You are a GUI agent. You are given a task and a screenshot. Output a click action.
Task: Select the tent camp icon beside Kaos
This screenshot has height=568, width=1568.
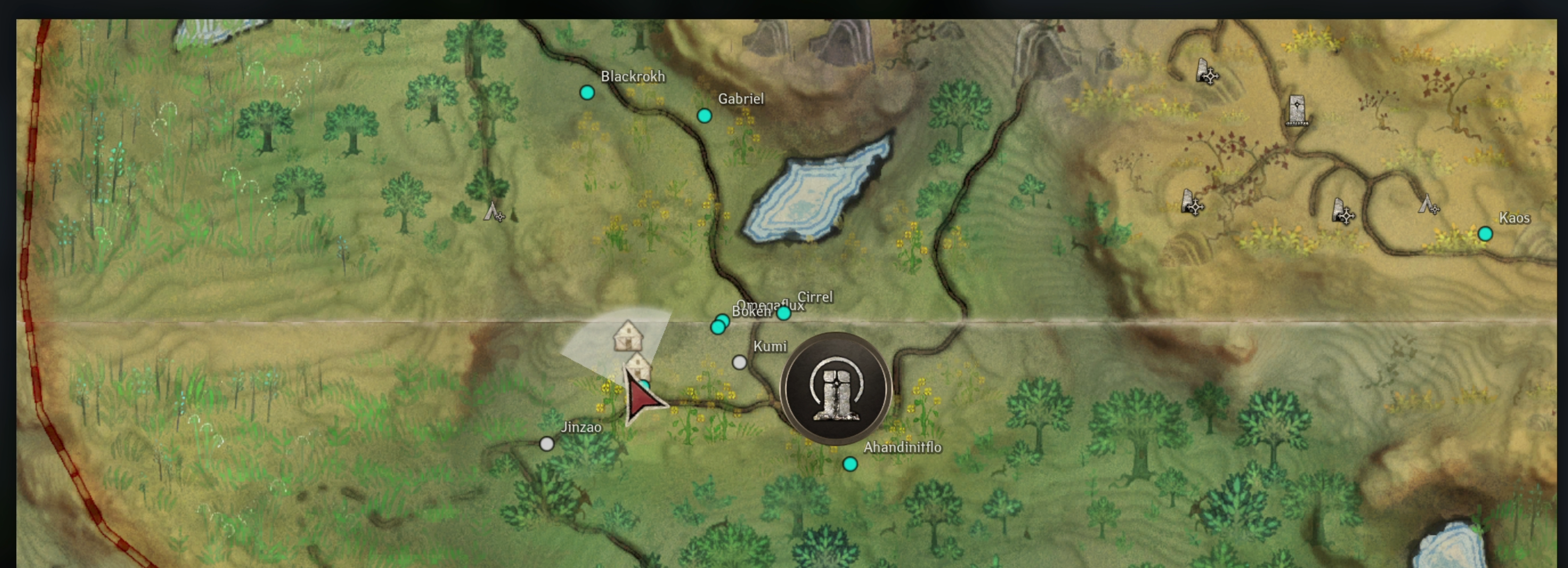pos(1427,204)
